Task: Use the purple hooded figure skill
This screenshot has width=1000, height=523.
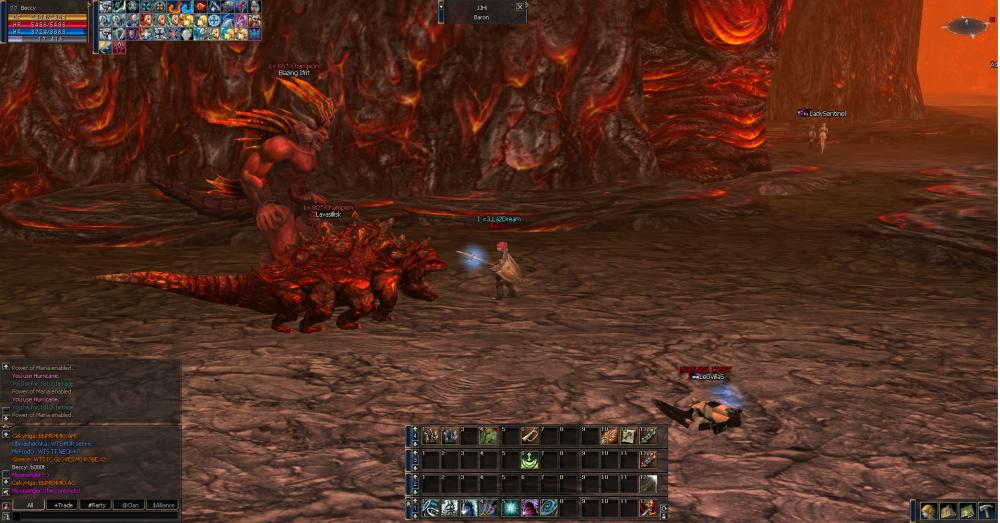Action: (x=530, y=508)
